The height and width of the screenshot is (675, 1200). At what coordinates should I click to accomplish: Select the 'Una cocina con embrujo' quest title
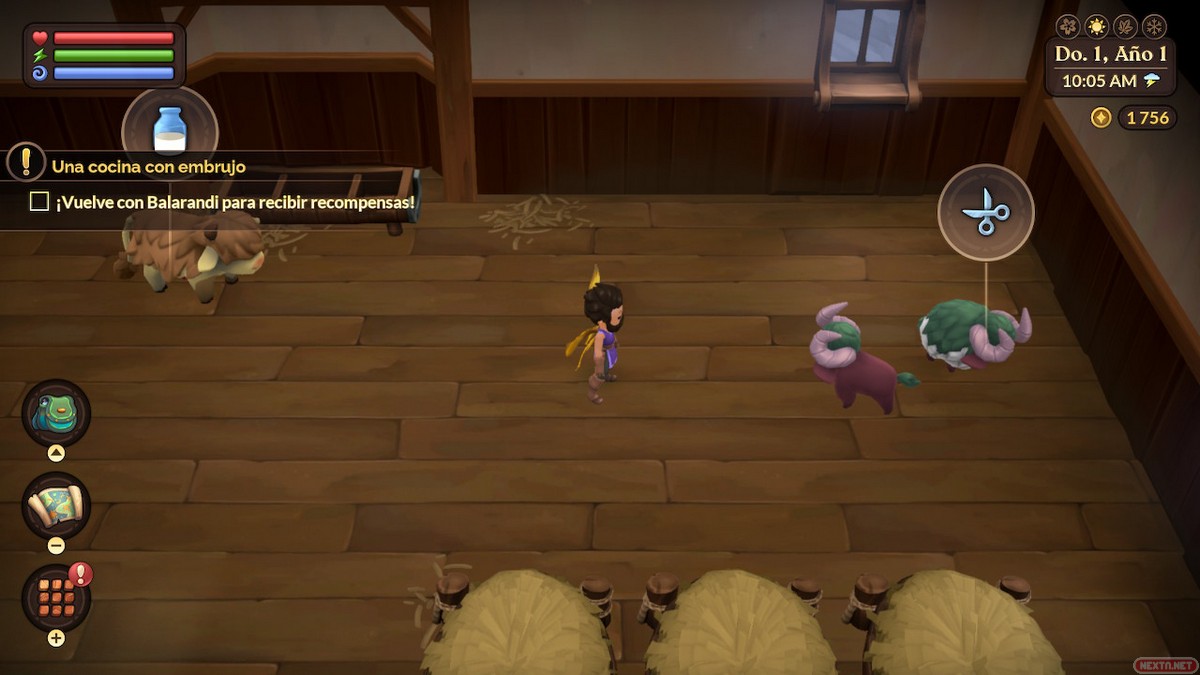[149, 167]
